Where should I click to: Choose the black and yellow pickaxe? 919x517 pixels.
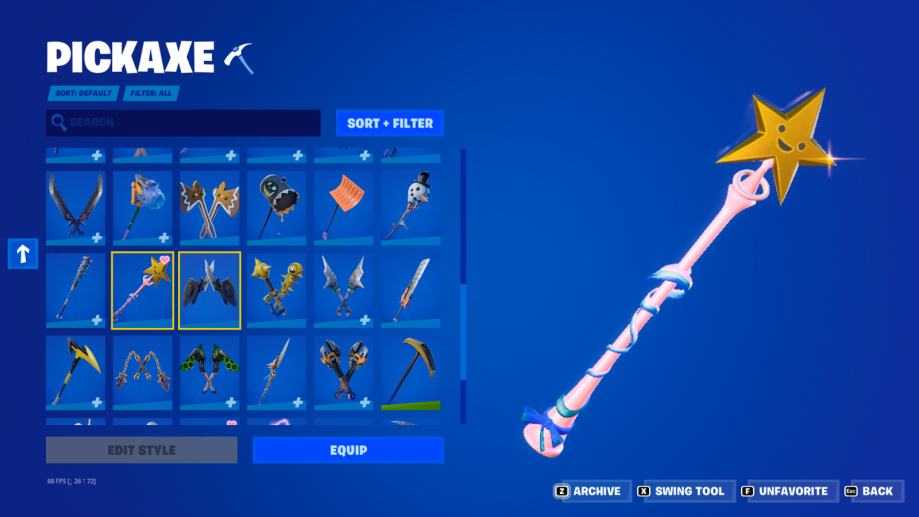pyautogui.click(x=75, y=372)
